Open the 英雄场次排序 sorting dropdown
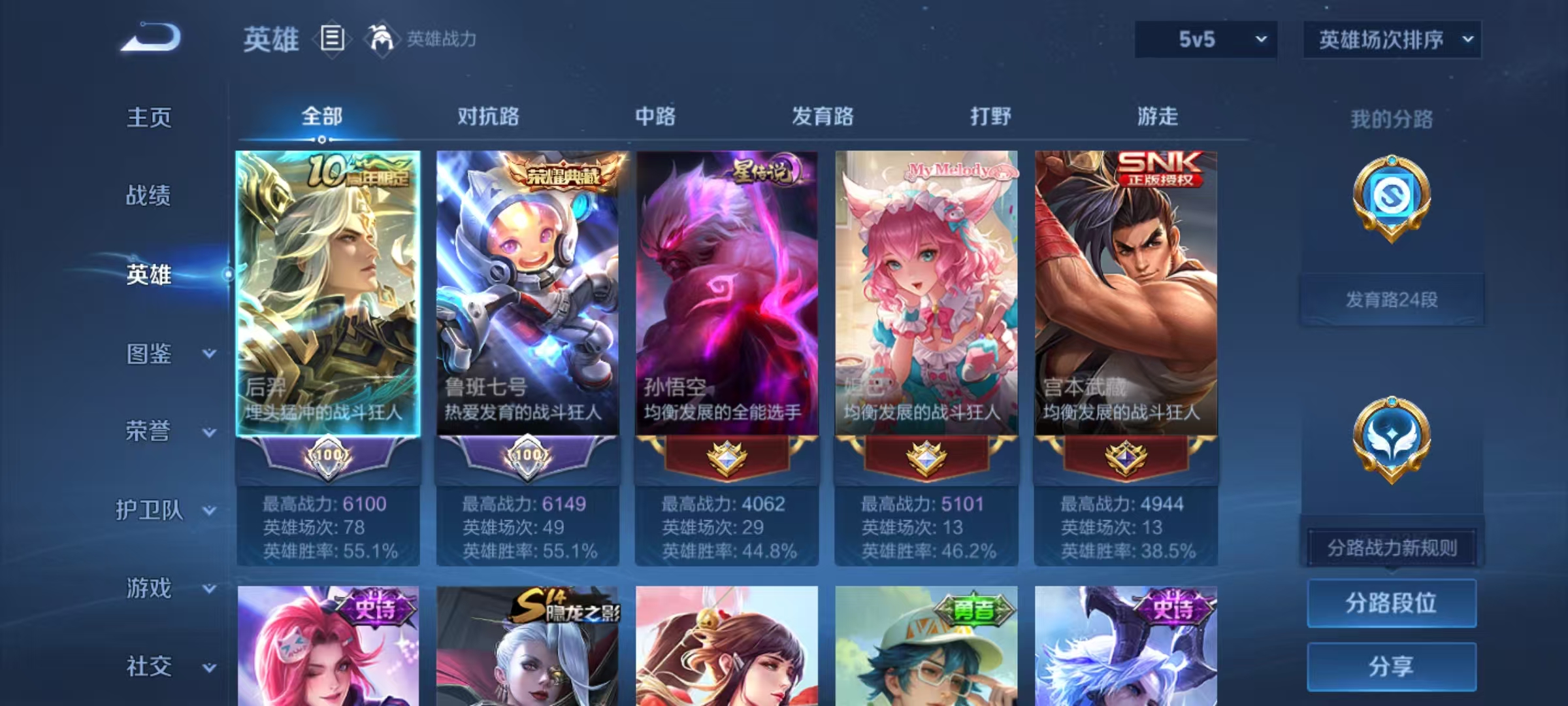Viewport: 1568px width, 706px height. pyautogui.click(x=1392, y=39)
